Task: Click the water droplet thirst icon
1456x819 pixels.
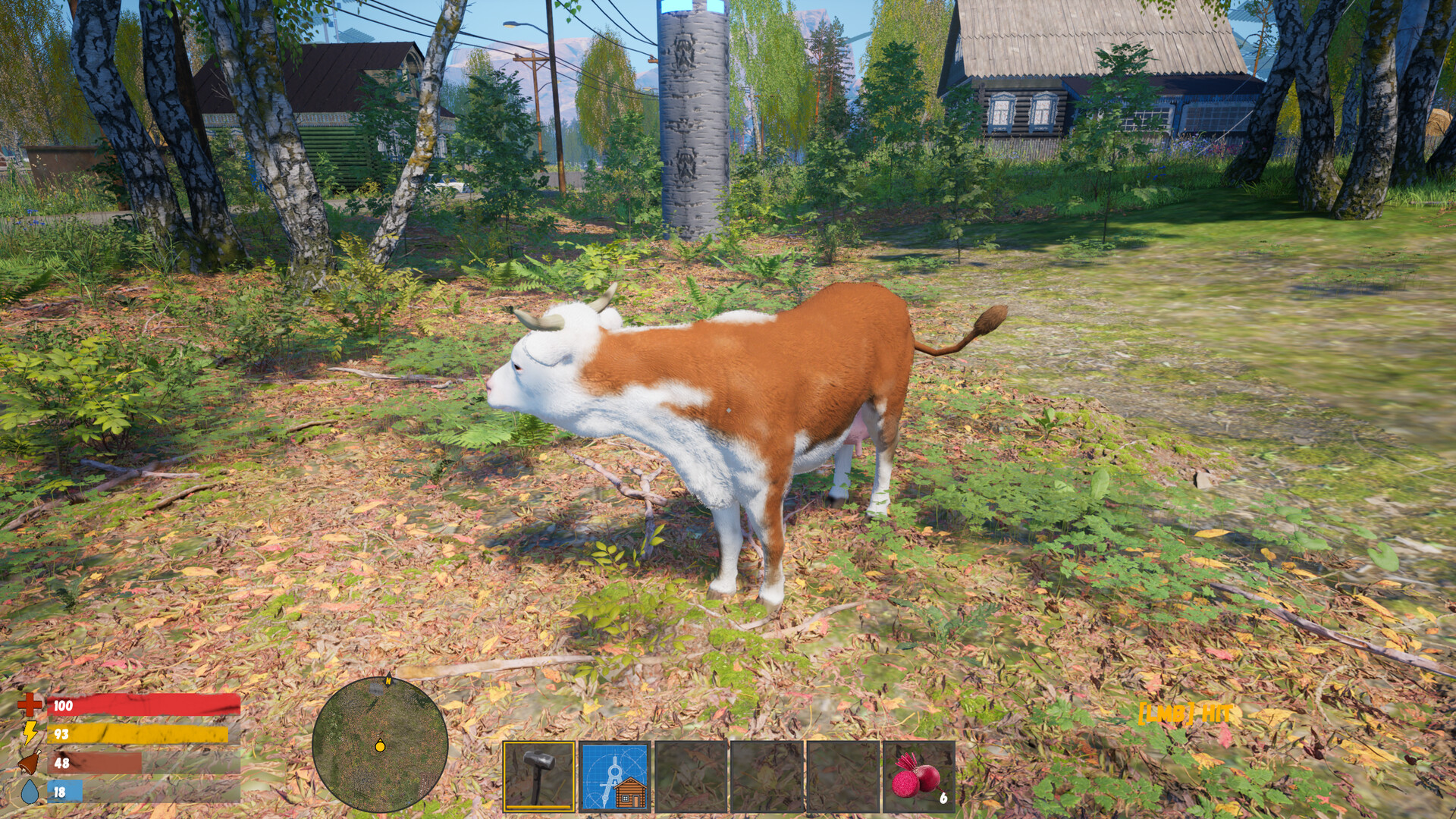Action: click(31, 791)
